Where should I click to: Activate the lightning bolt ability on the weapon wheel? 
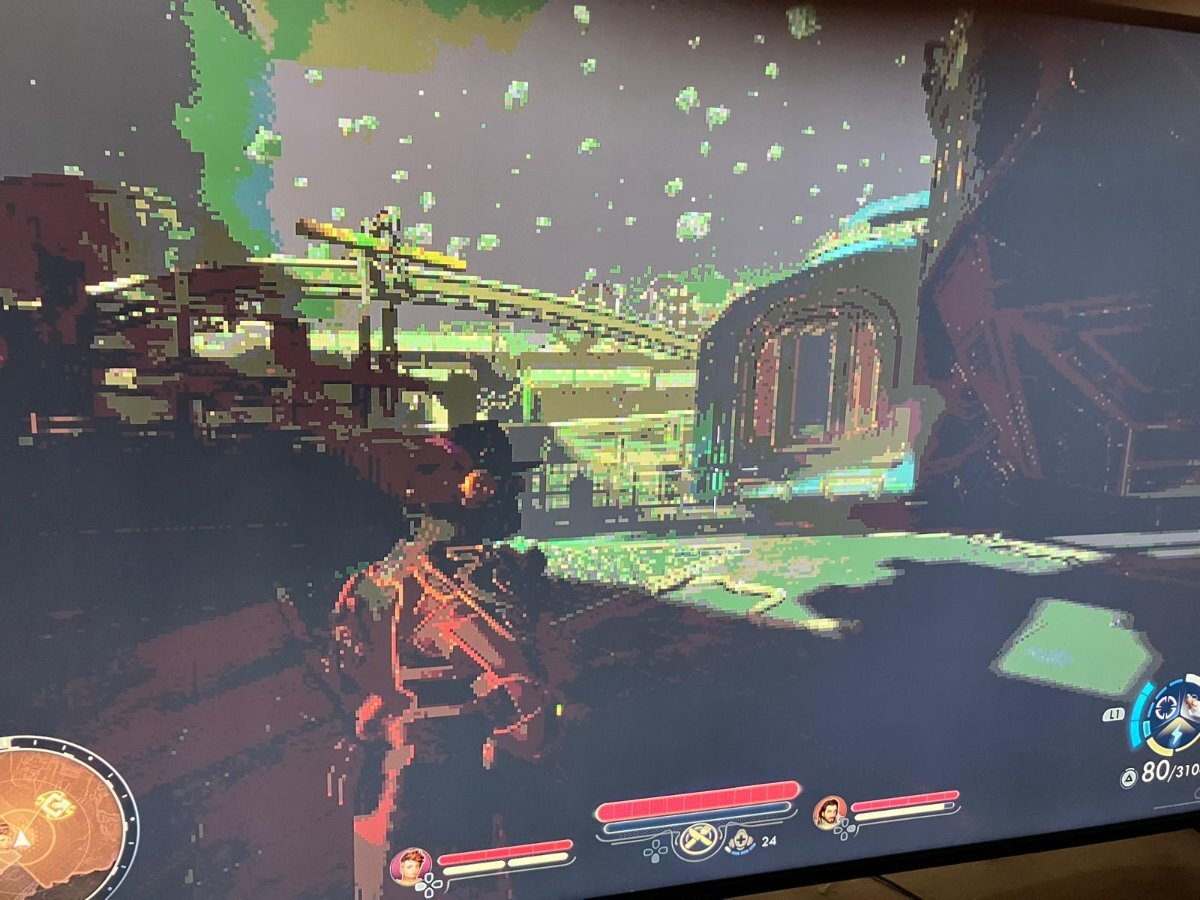[1177, 737]
